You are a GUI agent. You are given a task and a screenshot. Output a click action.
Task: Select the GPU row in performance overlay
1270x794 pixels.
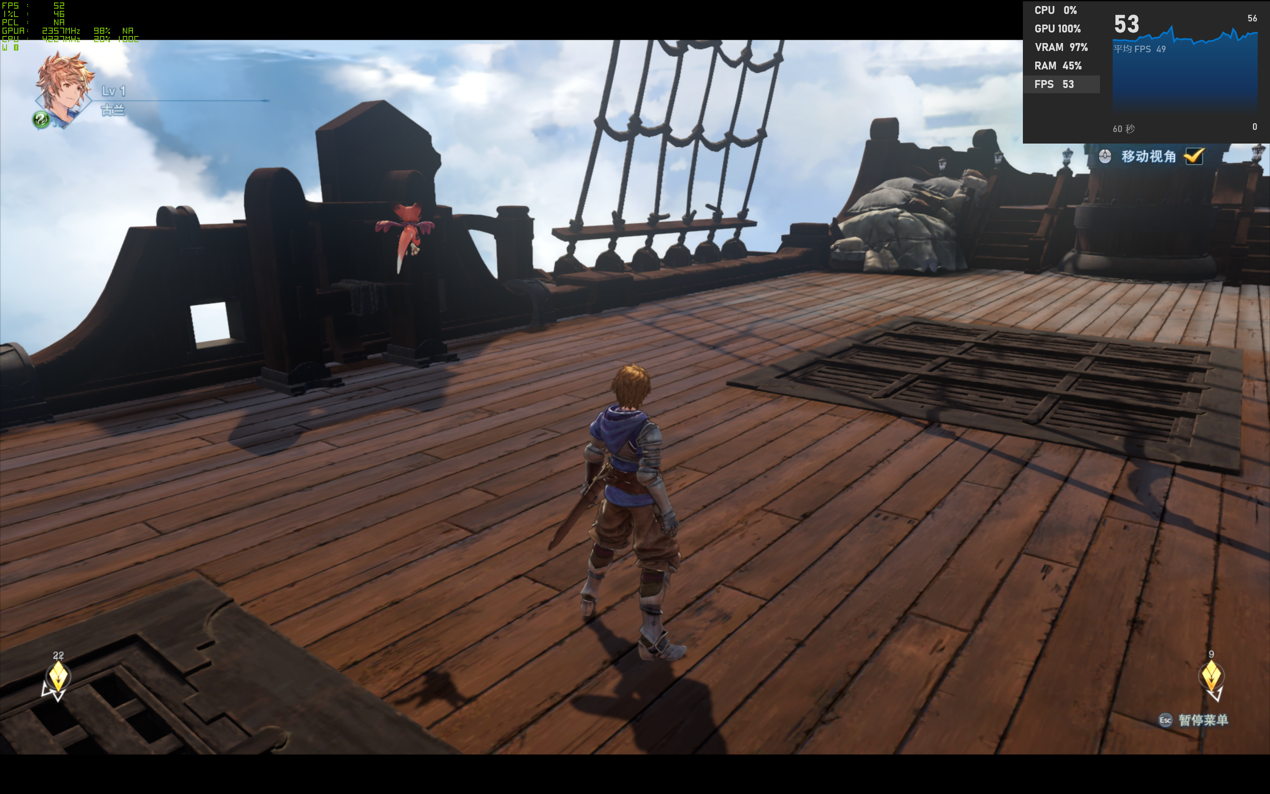coord(1061,29)
